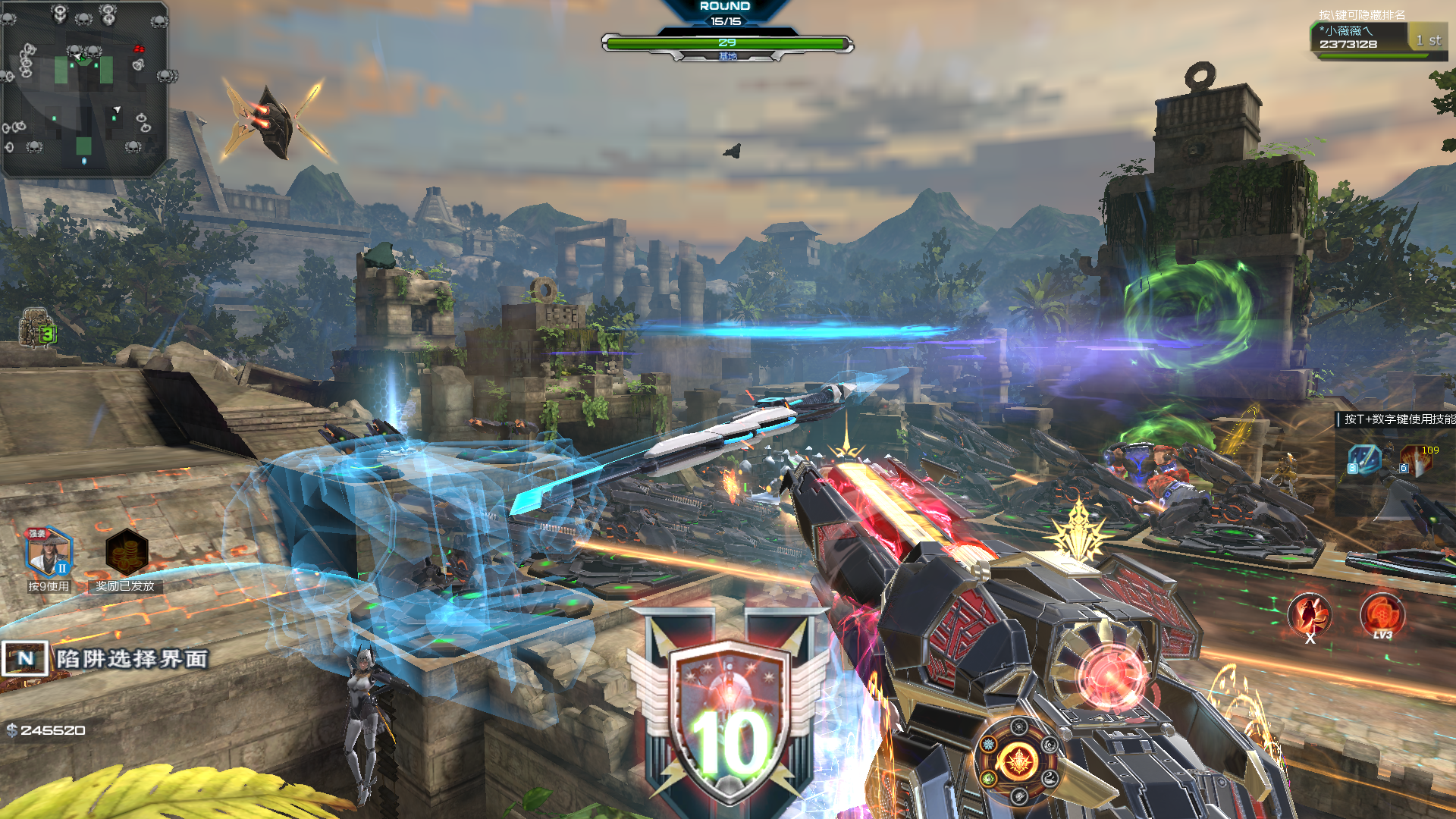Click the tactical minimap

84,89
